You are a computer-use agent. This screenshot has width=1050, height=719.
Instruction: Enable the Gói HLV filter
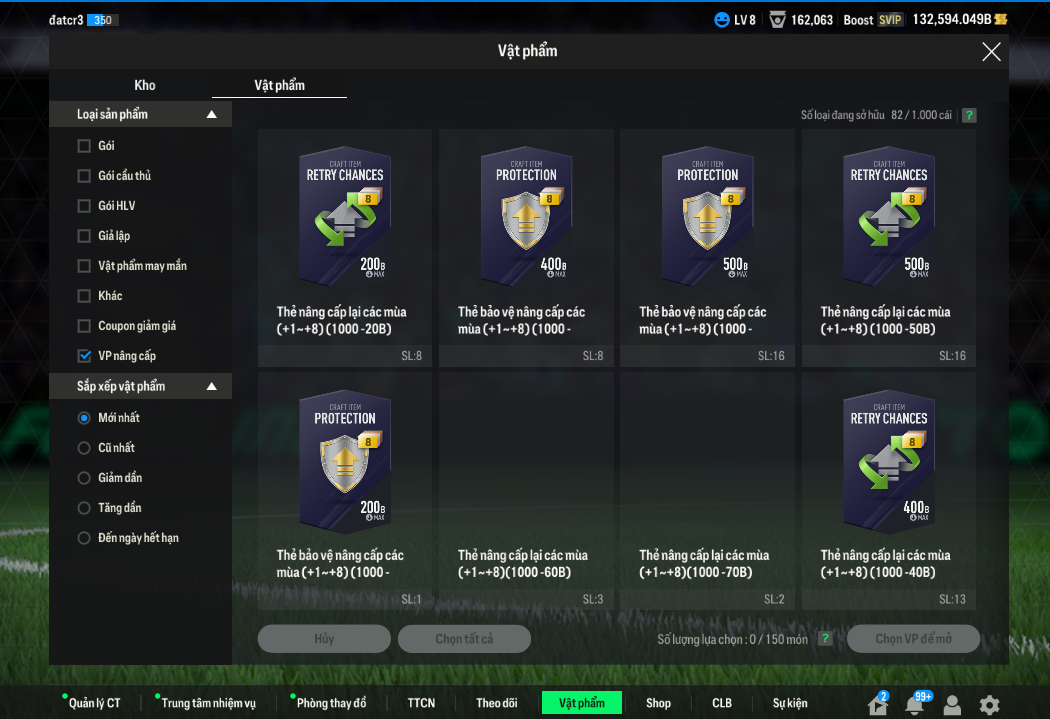(x=84, y=206)
